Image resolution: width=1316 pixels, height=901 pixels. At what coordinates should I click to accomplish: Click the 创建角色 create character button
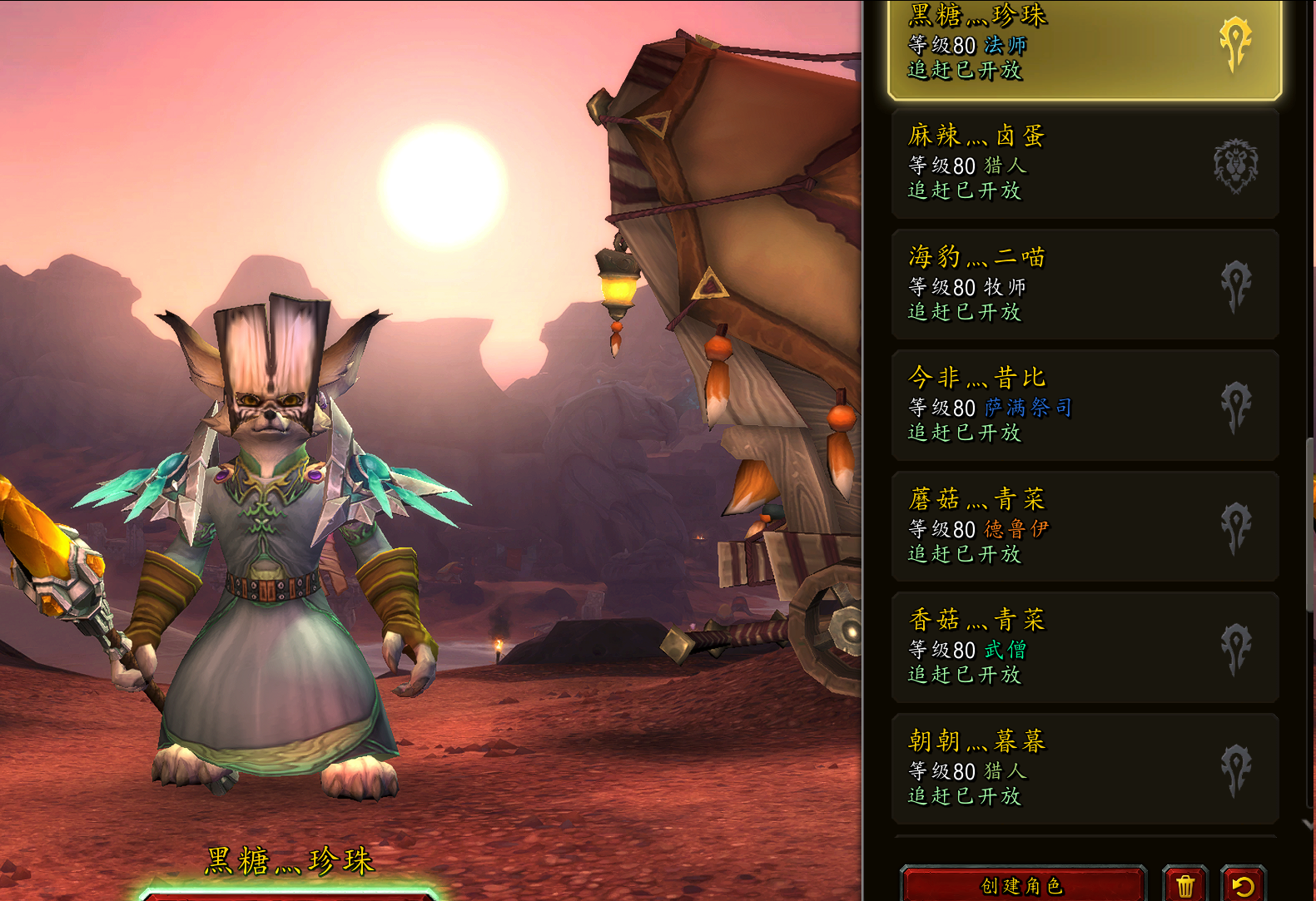pyautogui.click(x=1022, y=885)
